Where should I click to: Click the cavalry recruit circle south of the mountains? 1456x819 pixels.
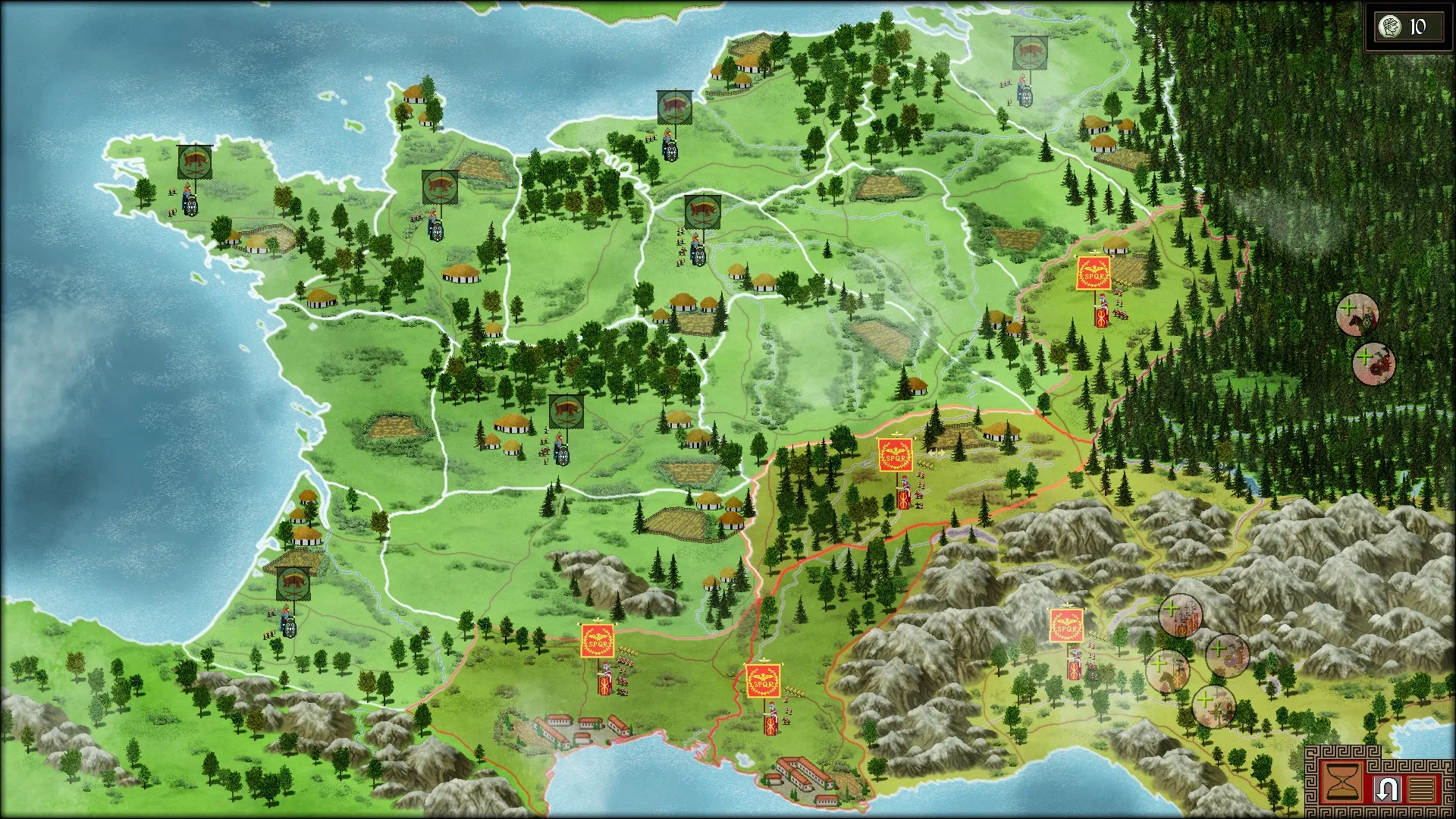click(1168, 671)
